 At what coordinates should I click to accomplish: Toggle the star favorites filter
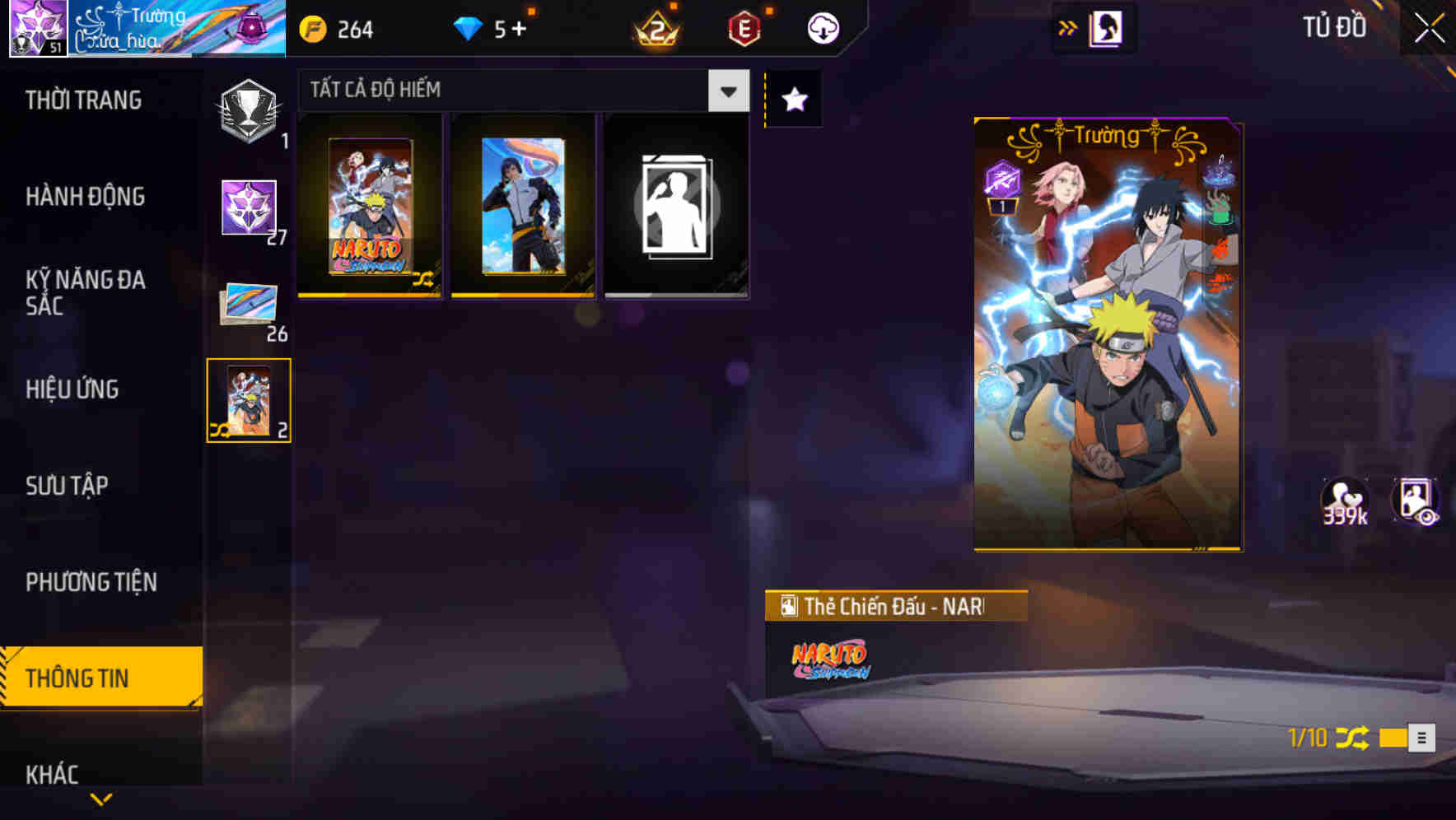click(x=793, y=99)
